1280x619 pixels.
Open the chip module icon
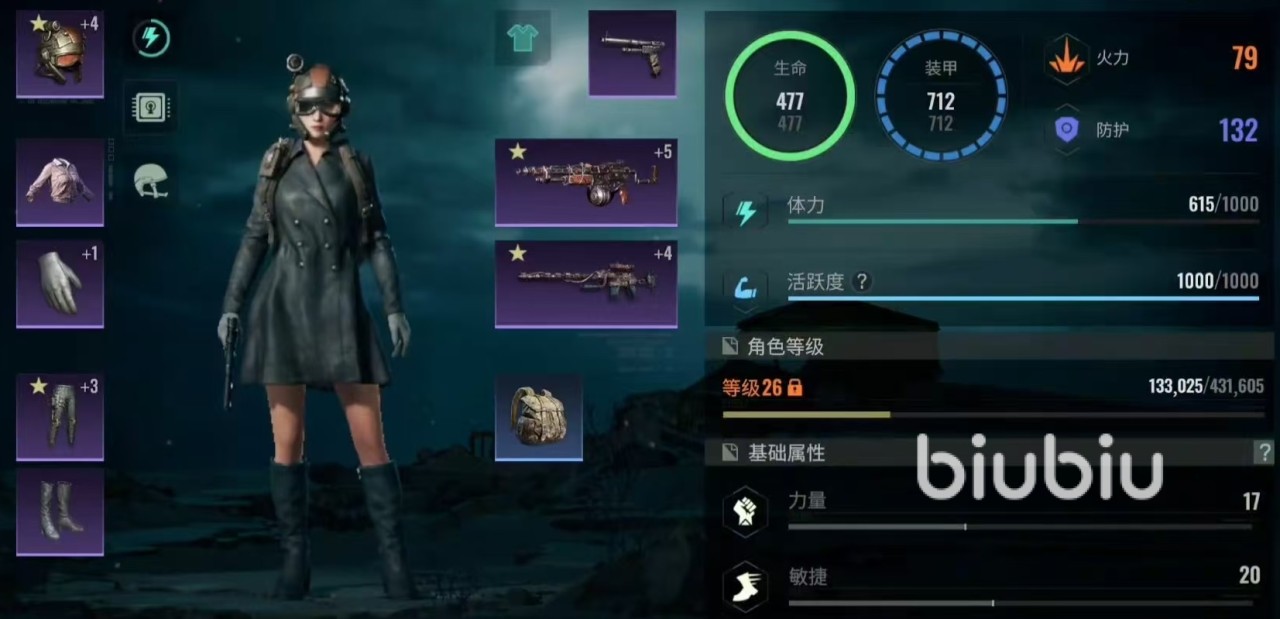tap(152, 106)
